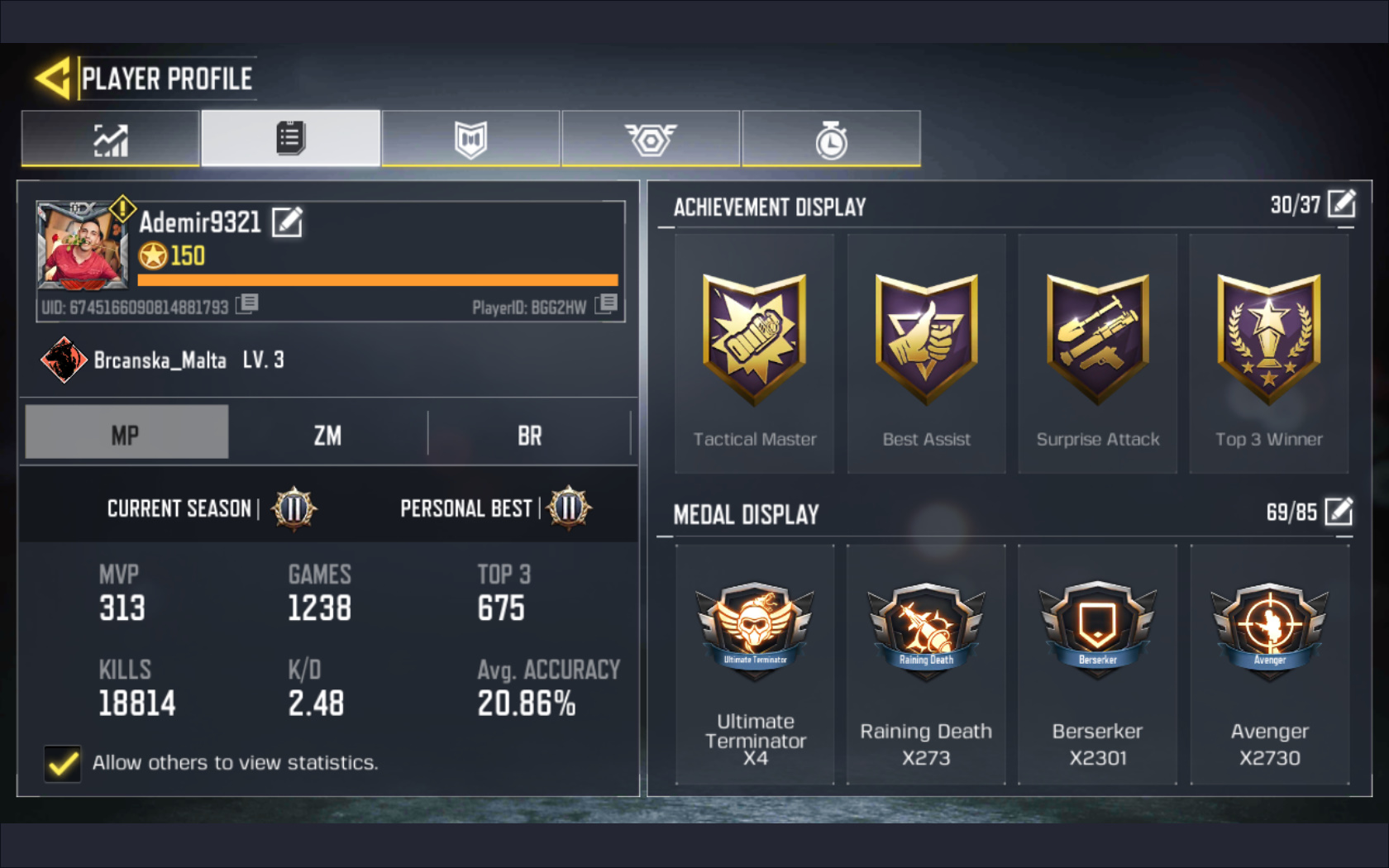
Task: Copy the PlayerID using its copy icon
Action: click(607, 305)
